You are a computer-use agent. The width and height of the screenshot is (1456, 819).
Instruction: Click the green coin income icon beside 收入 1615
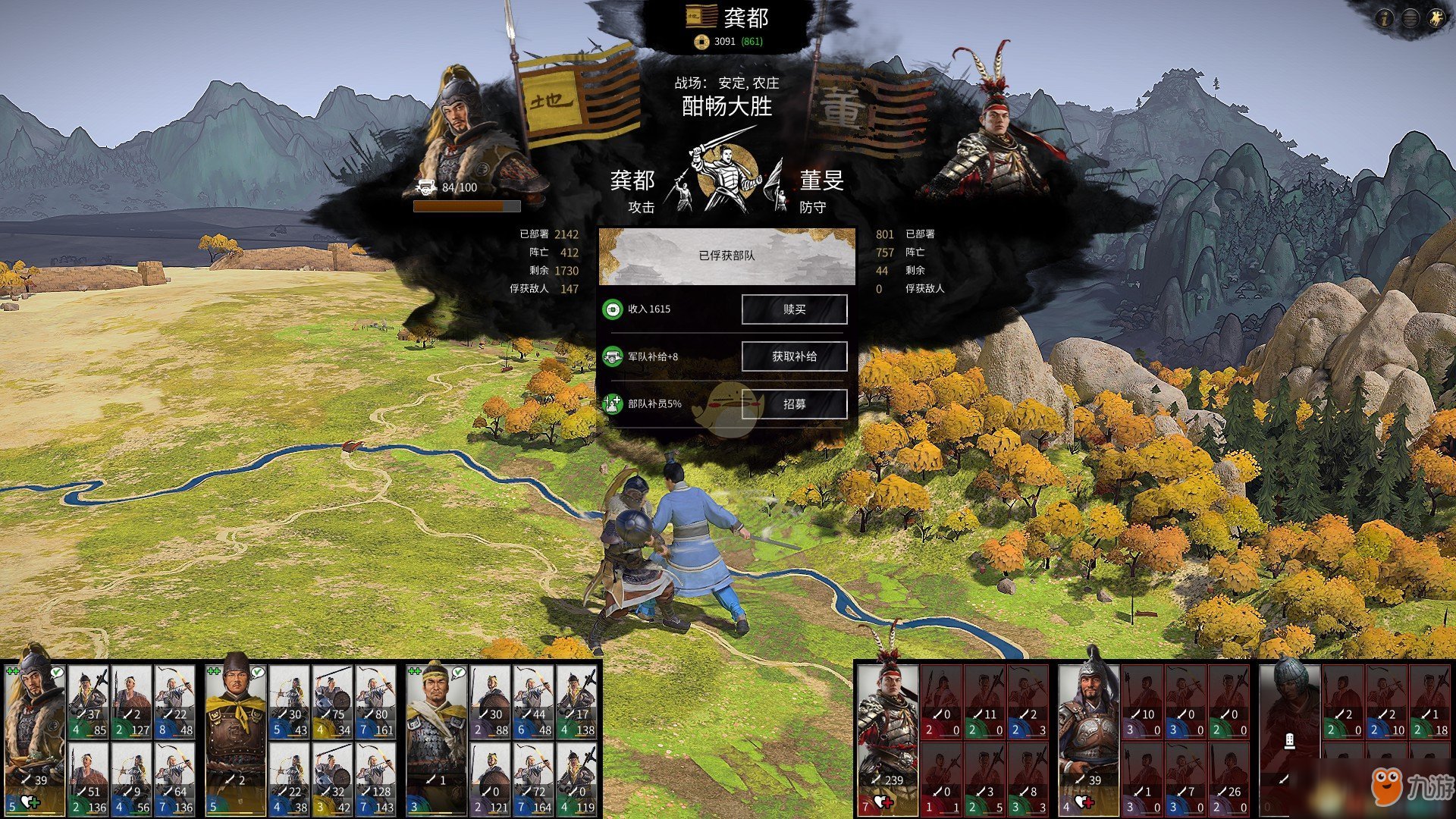click(x=614, y=309)
